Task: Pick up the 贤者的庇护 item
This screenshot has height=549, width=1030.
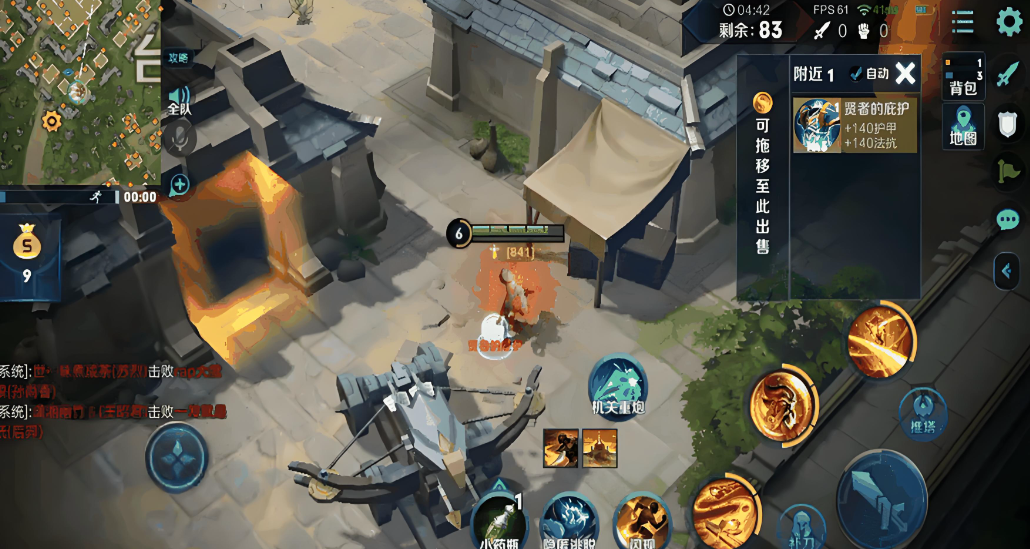Action: click(855, 126)
